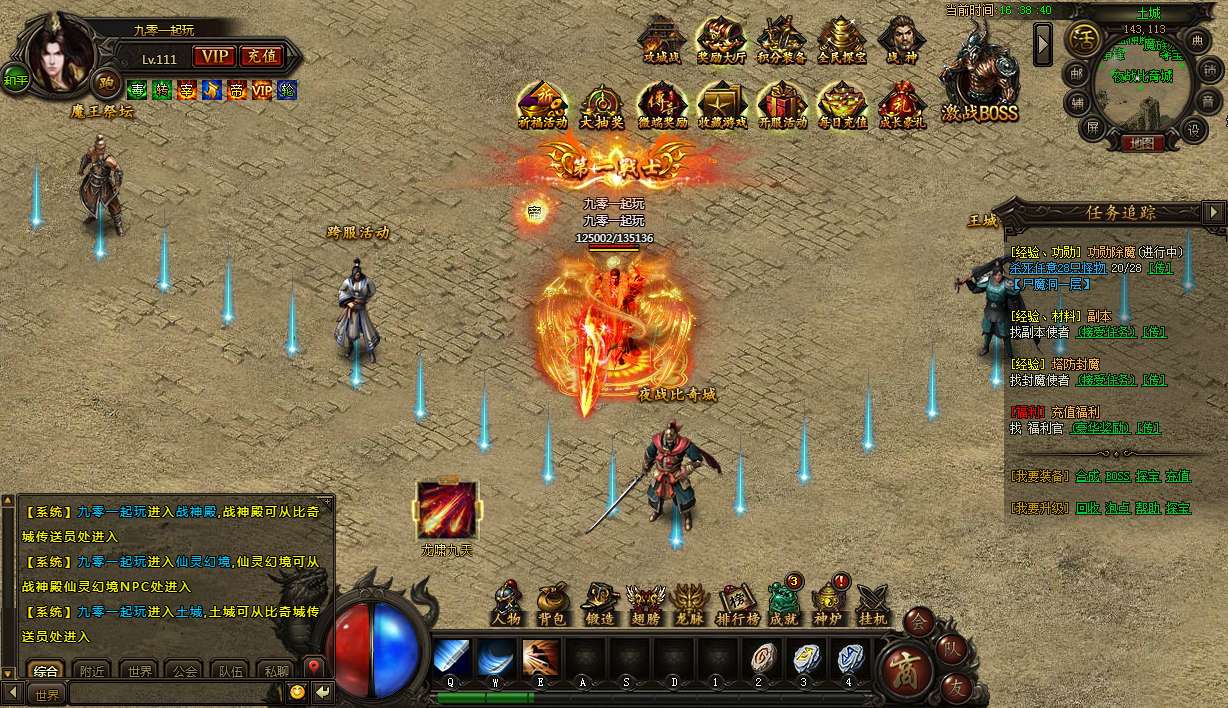
Task: Open the 成就 achievements icon
Action: (784, 603)
